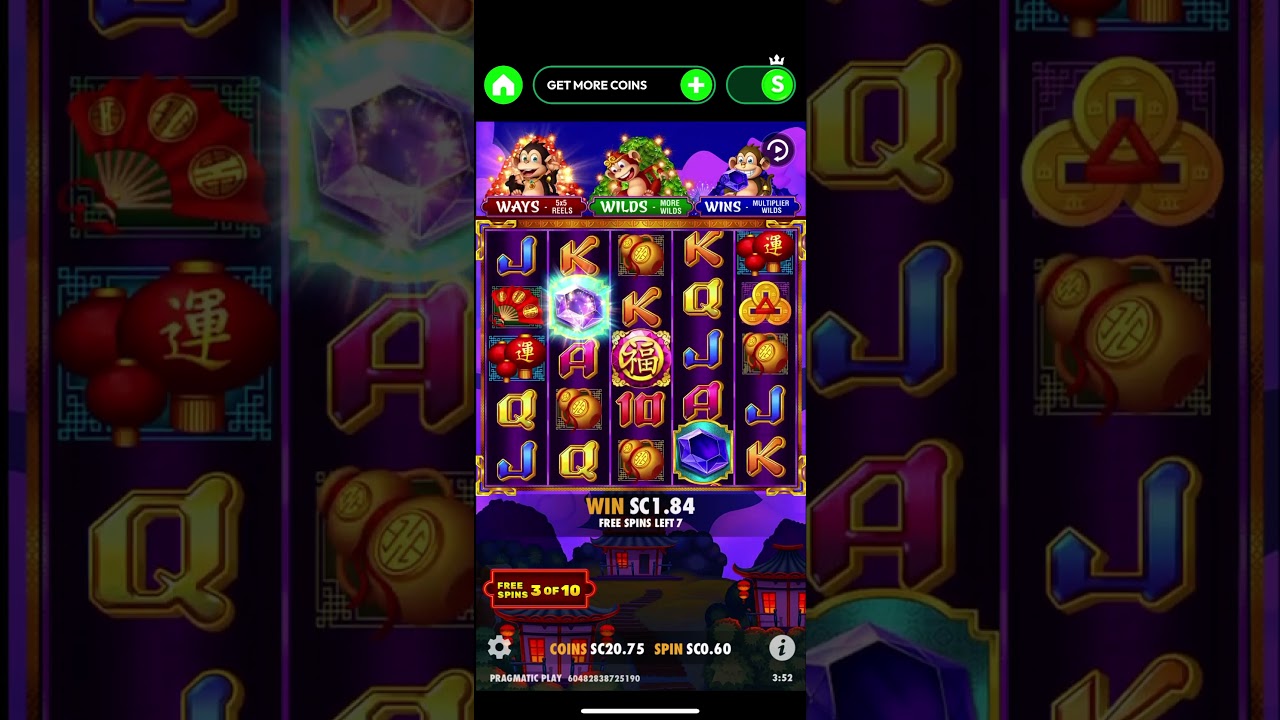1280x720 pixels.
Task: View game info via the i icon
Action: pos(781,648)
